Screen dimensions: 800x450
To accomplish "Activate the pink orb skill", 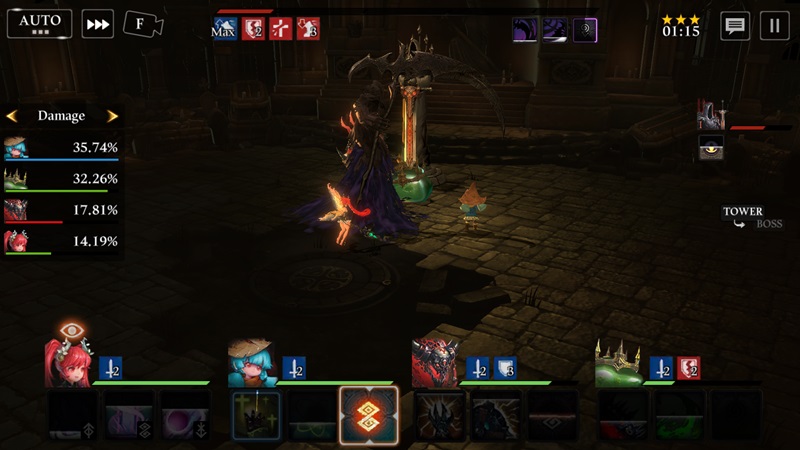I will (x=184, y=414).
